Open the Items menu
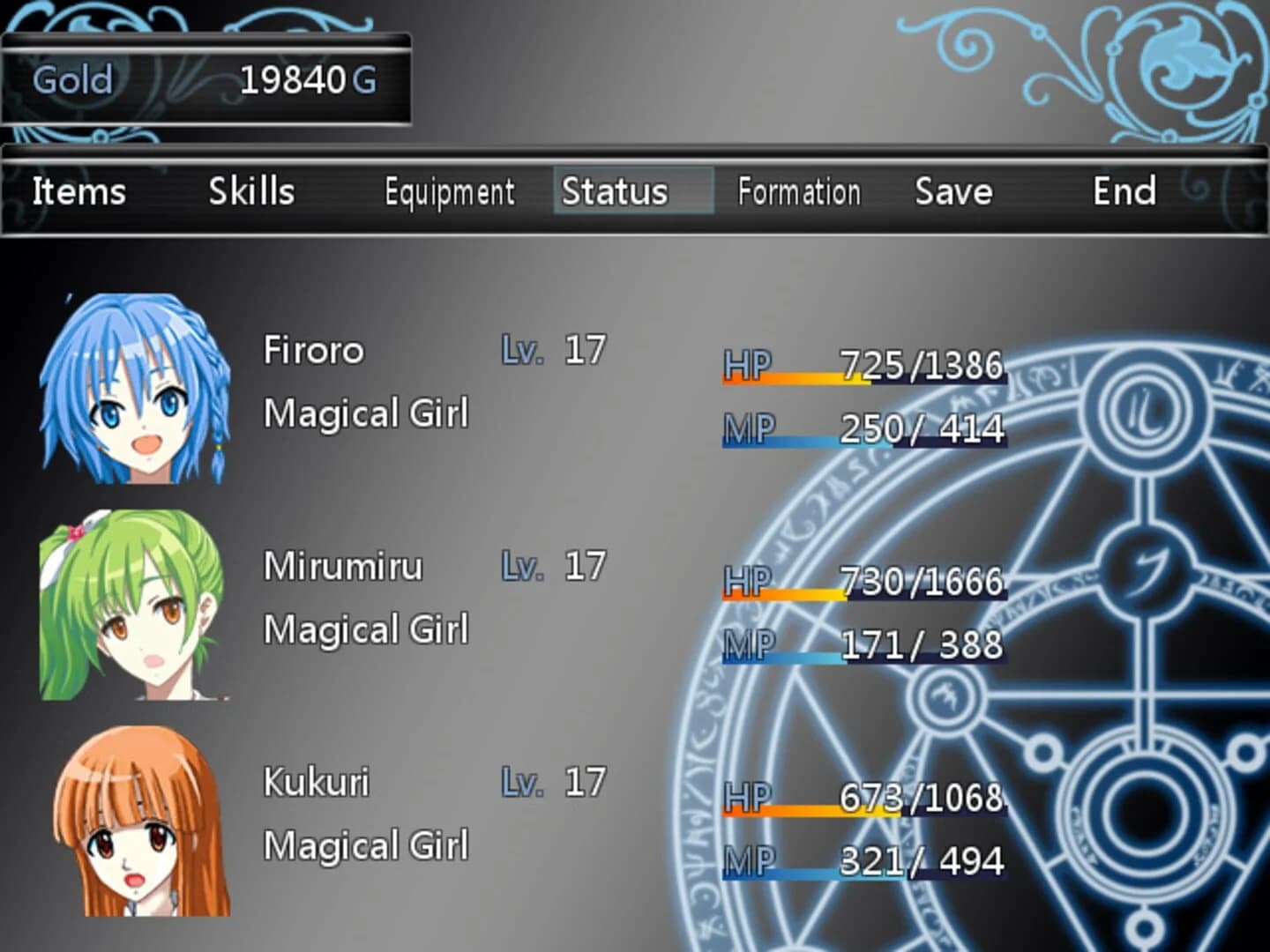 [x=78, y=191]
